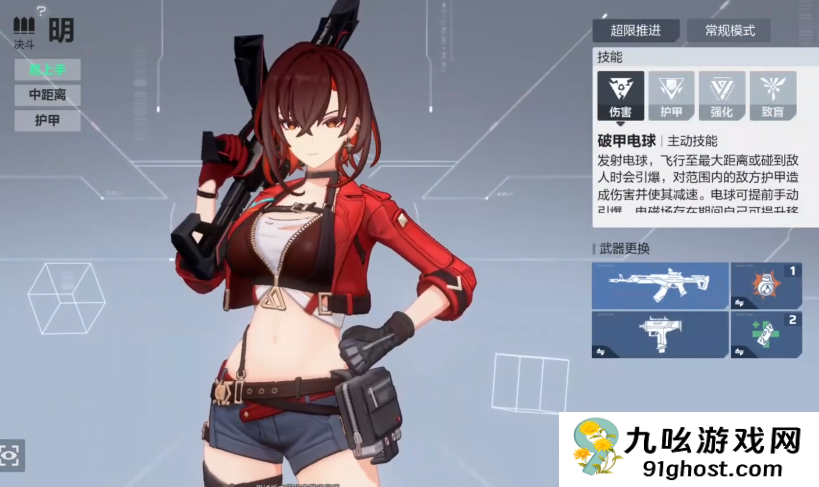Select the 致盲 skill icon
This screenshot has width=819, height=487.
[x=773, y=95]
